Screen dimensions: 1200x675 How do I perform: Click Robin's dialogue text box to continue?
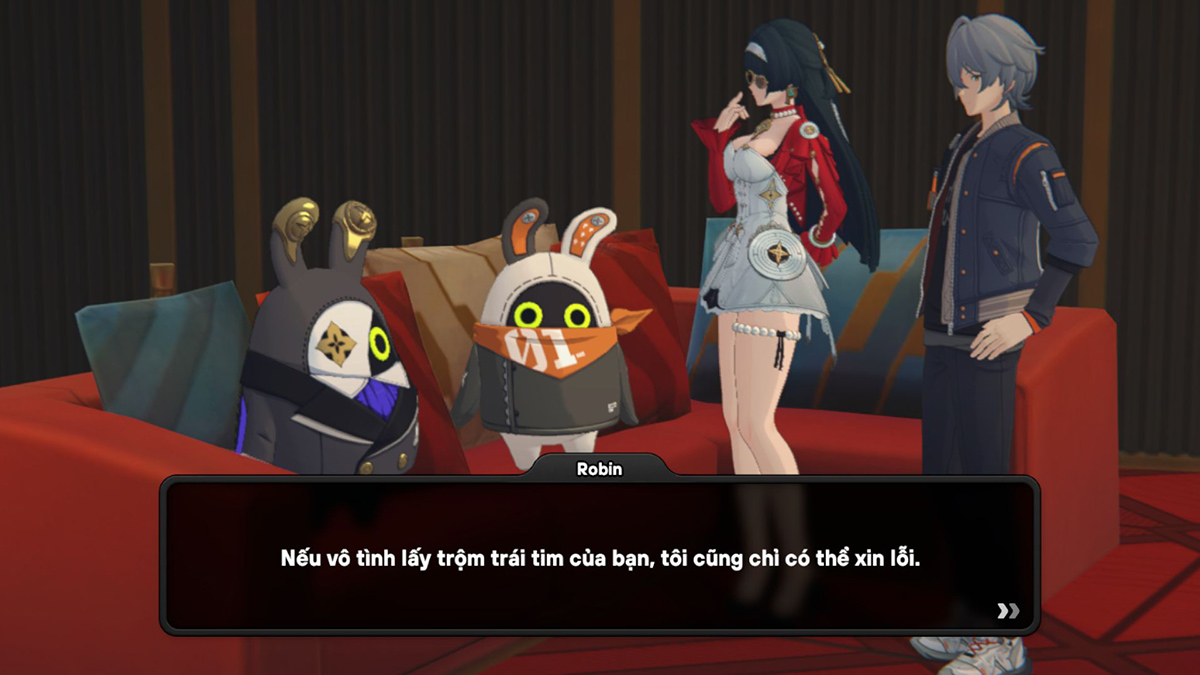600,556
